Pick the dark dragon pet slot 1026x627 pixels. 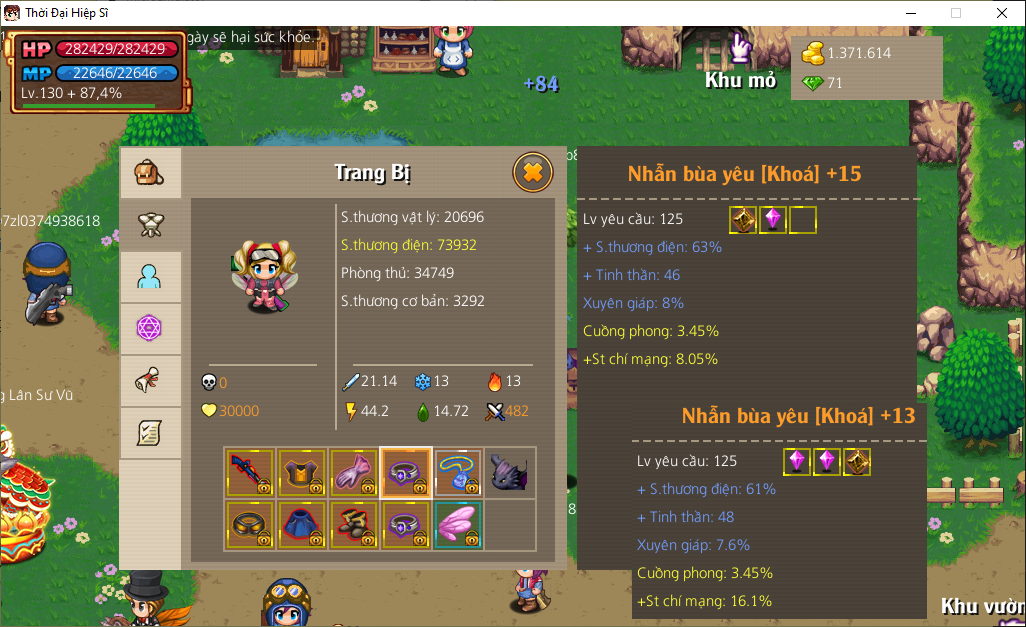point(510,473)
